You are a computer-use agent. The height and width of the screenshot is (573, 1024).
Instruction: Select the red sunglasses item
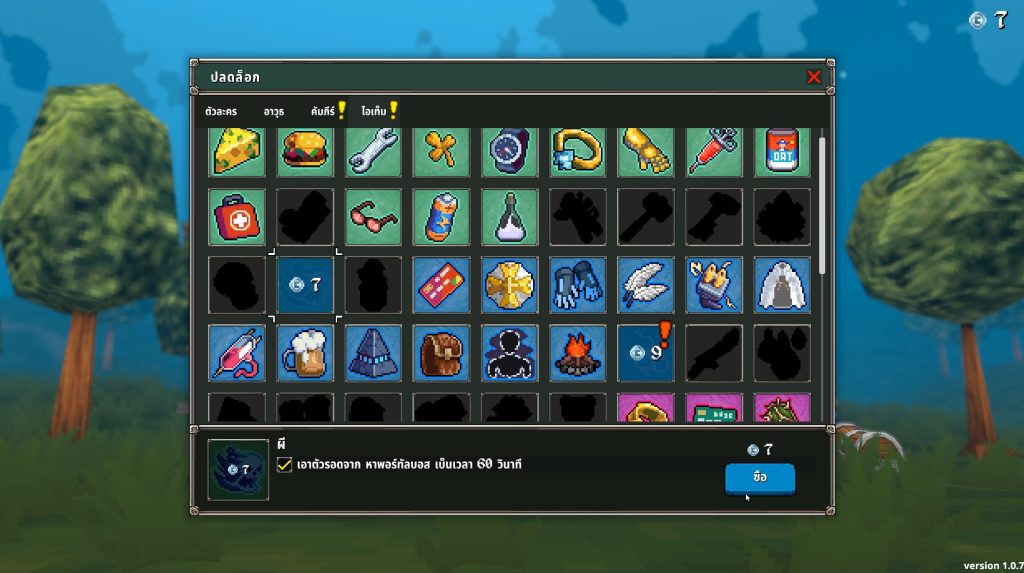[x=373, y=217]
